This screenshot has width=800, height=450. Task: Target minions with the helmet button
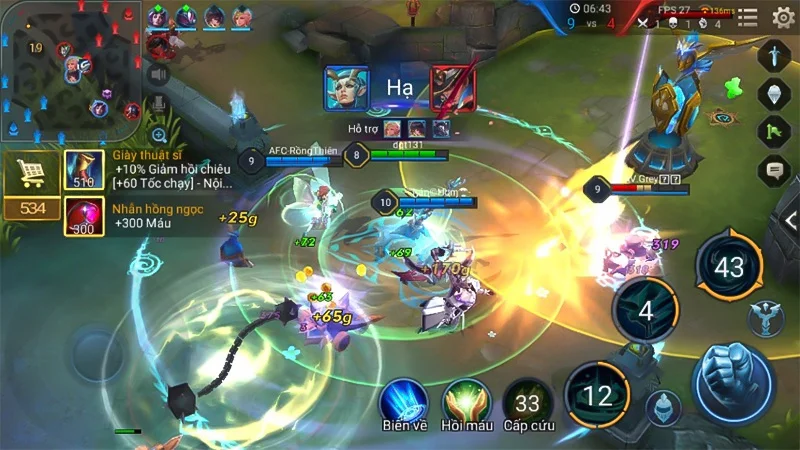[661, 407]
